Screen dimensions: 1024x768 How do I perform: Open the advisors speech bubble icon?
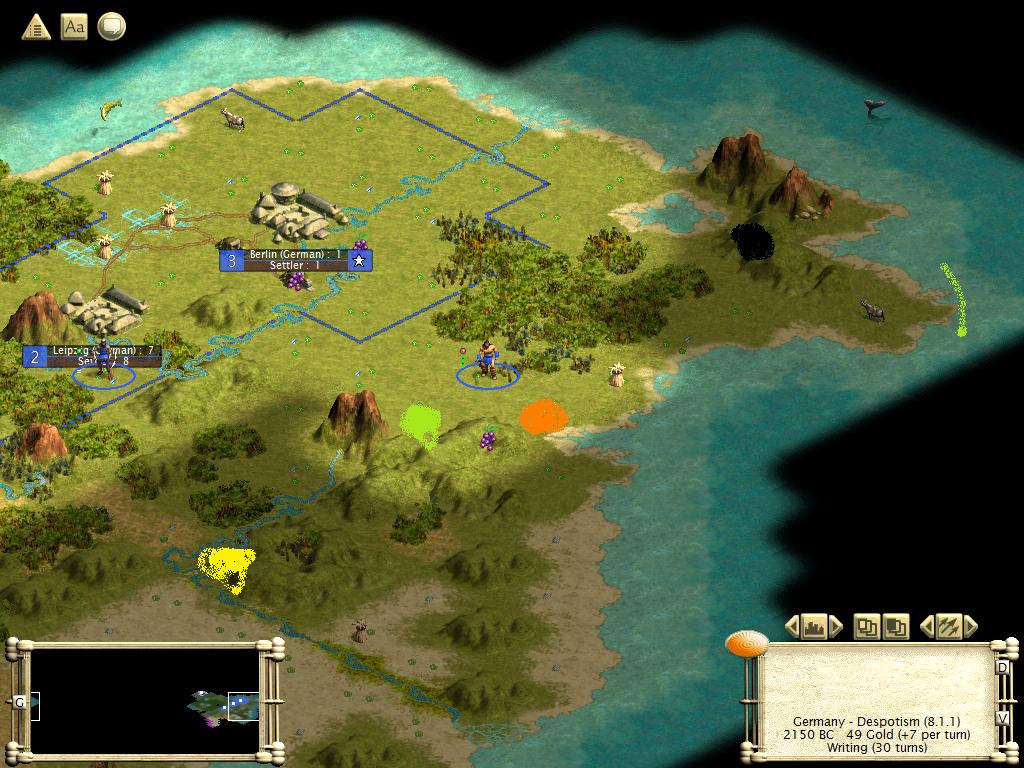coord(111,27)
